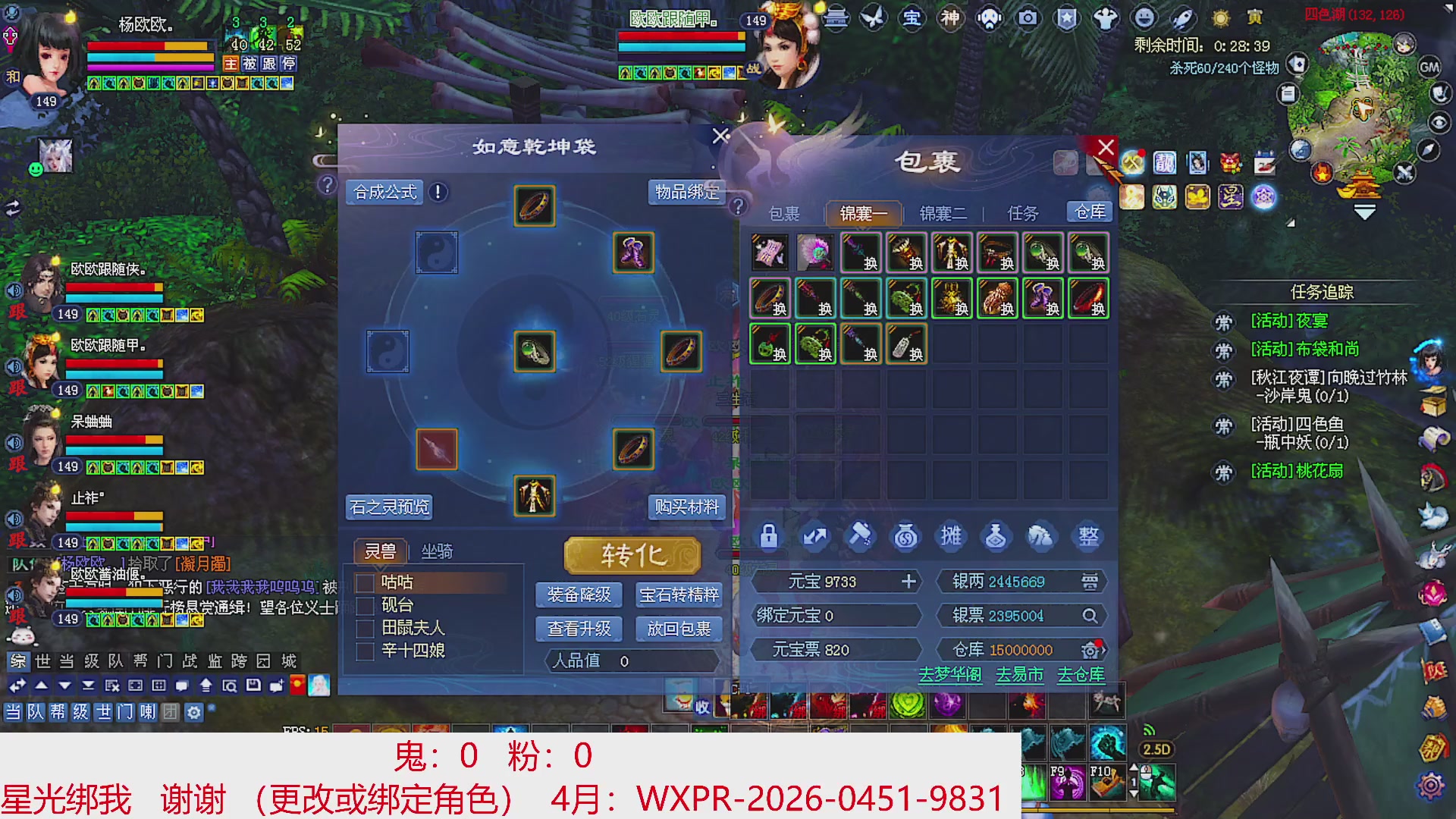Screen dimensions: 1456x819
Task: Select the first item in the 锦囊一 grid
Action: pos(770,253)
